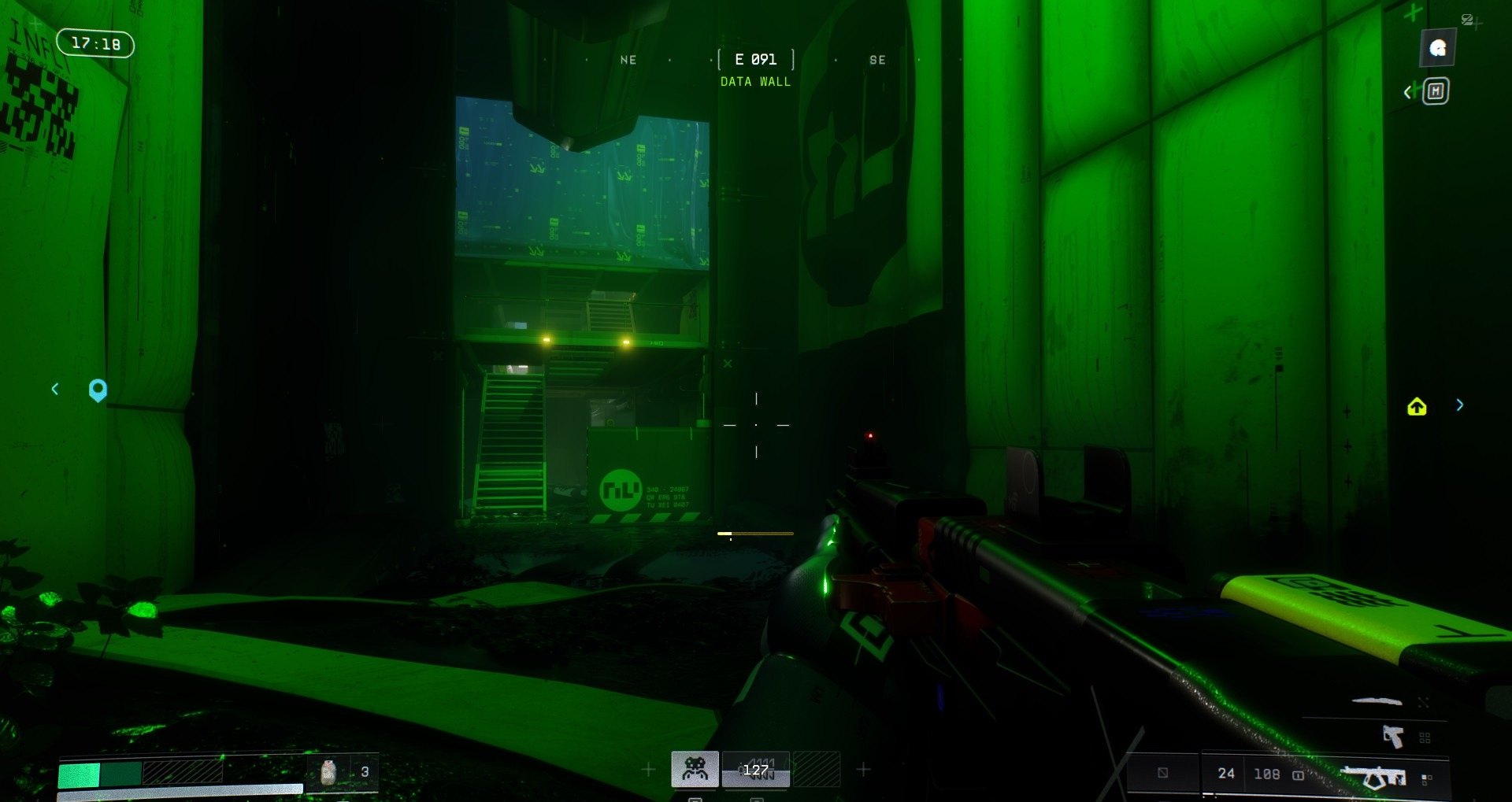Select the creature ability icon
The height and width of the screenshot is (802, 1512).
tap(695, 768)
